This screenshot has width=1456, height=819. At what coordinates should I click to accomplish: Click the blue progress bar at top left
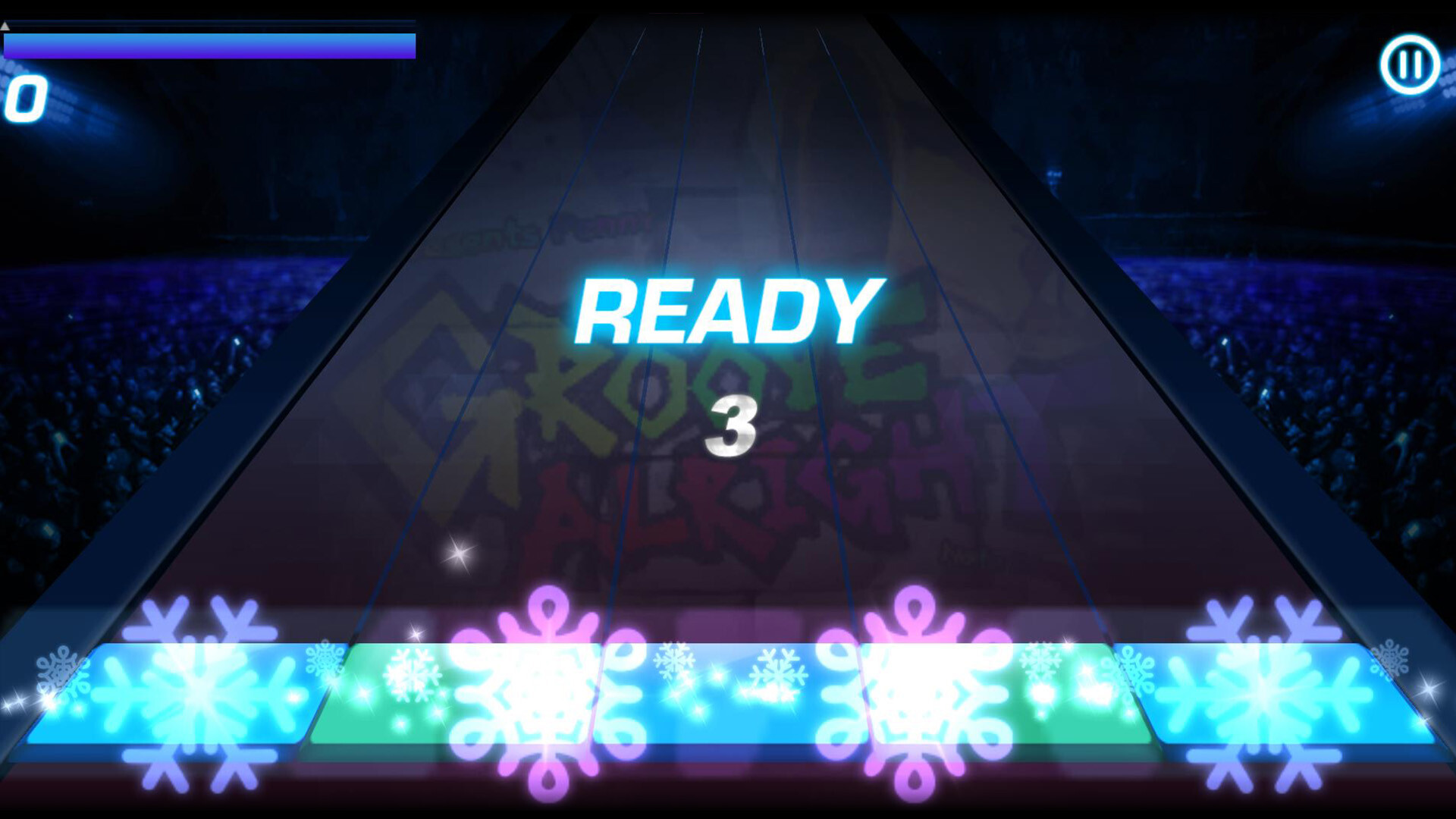click(x=209, y=45)
